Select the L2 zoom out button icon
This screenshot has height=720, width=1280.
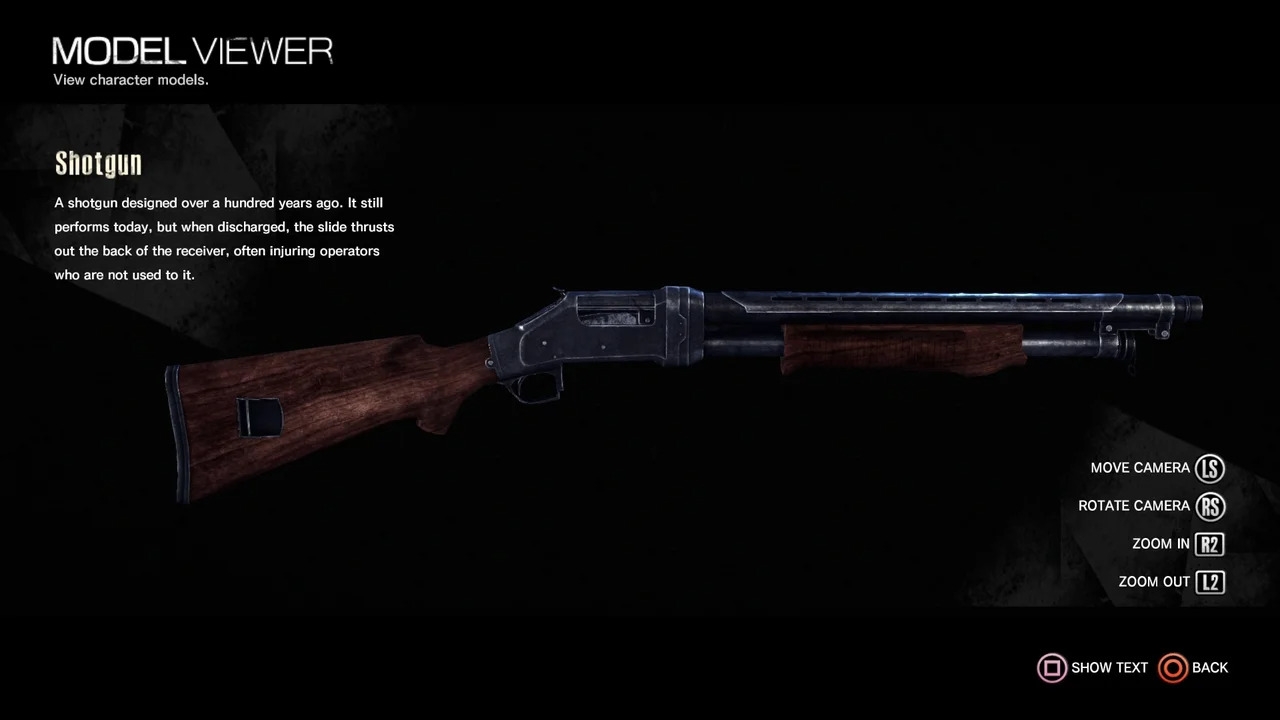(x=1210, y=581)
